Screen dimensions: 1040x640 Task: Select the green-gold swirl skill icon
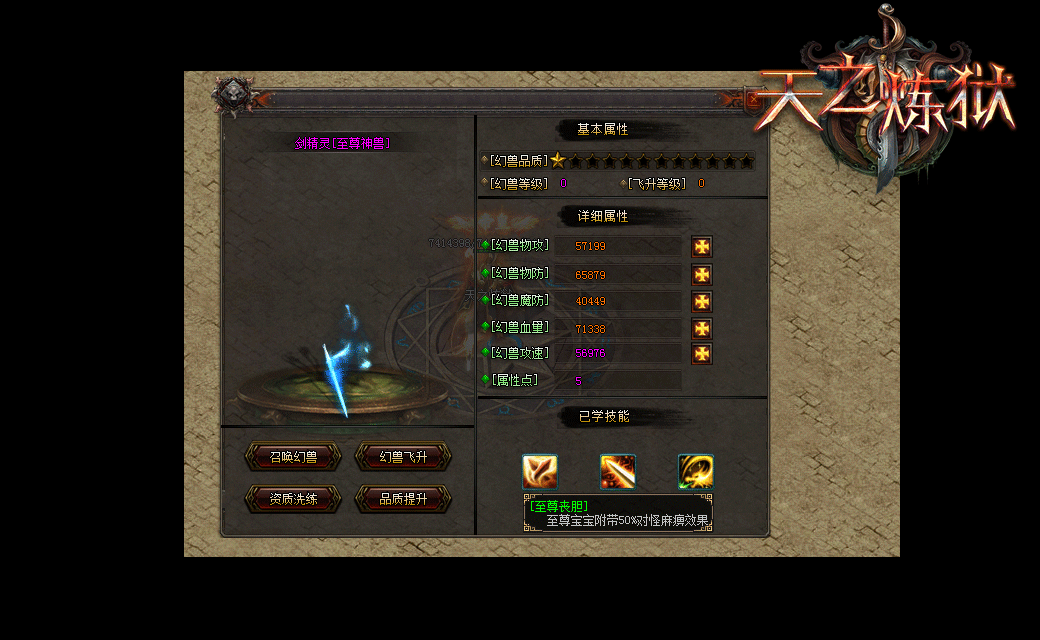point(695,471)
